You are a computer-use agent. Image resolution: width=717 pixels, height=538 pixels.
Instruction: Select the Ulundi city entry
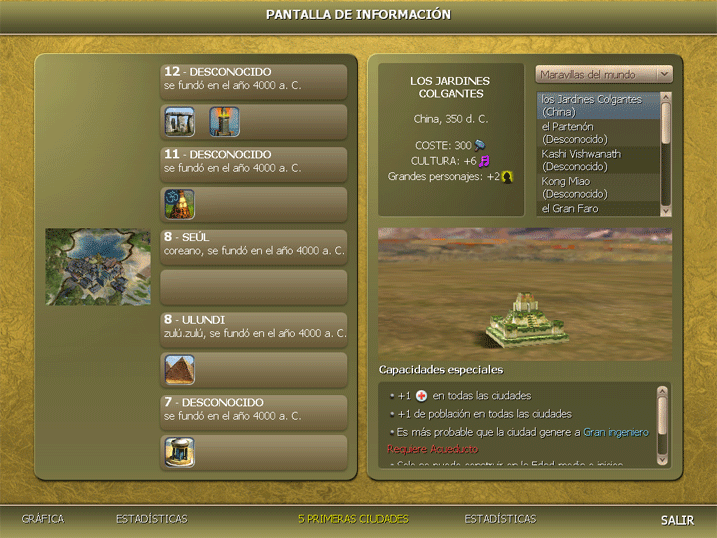click(x=254, y=329)
